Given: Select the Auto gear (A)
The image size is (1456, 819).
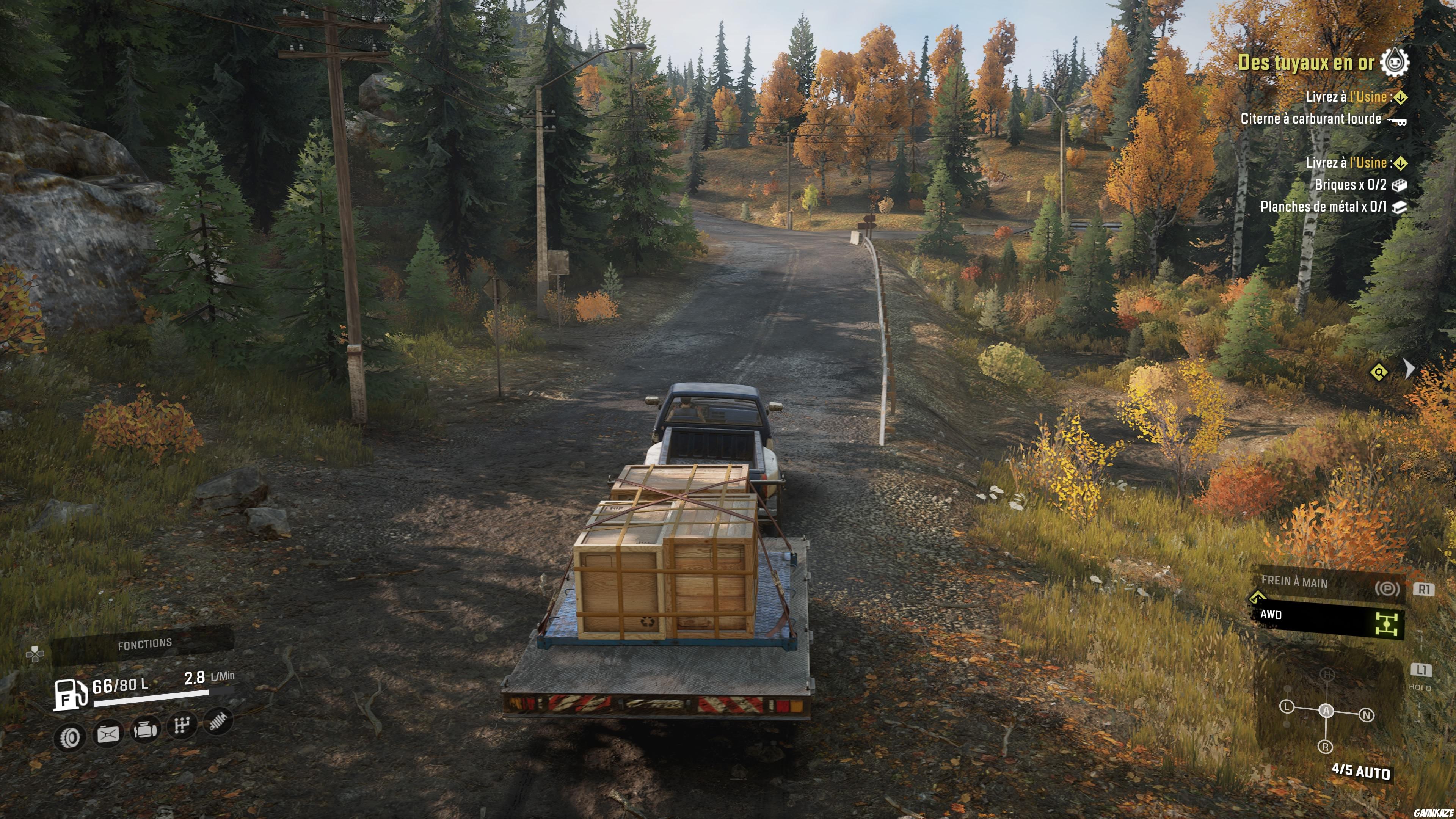Looking at the screenshot, I should click(1326, 711).
